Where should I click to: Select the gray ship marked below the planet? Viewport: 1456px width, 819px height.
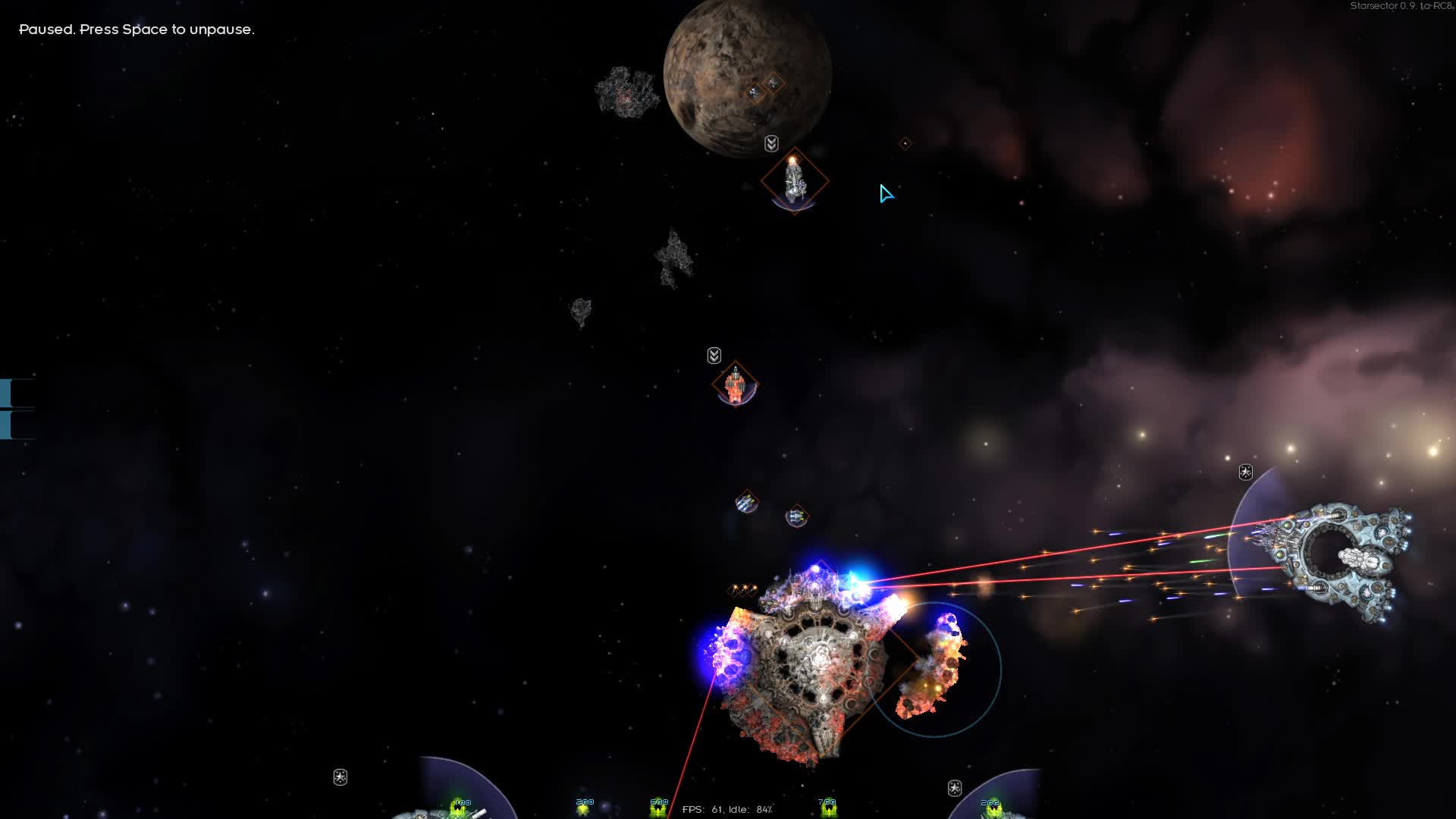click(794, 181)
